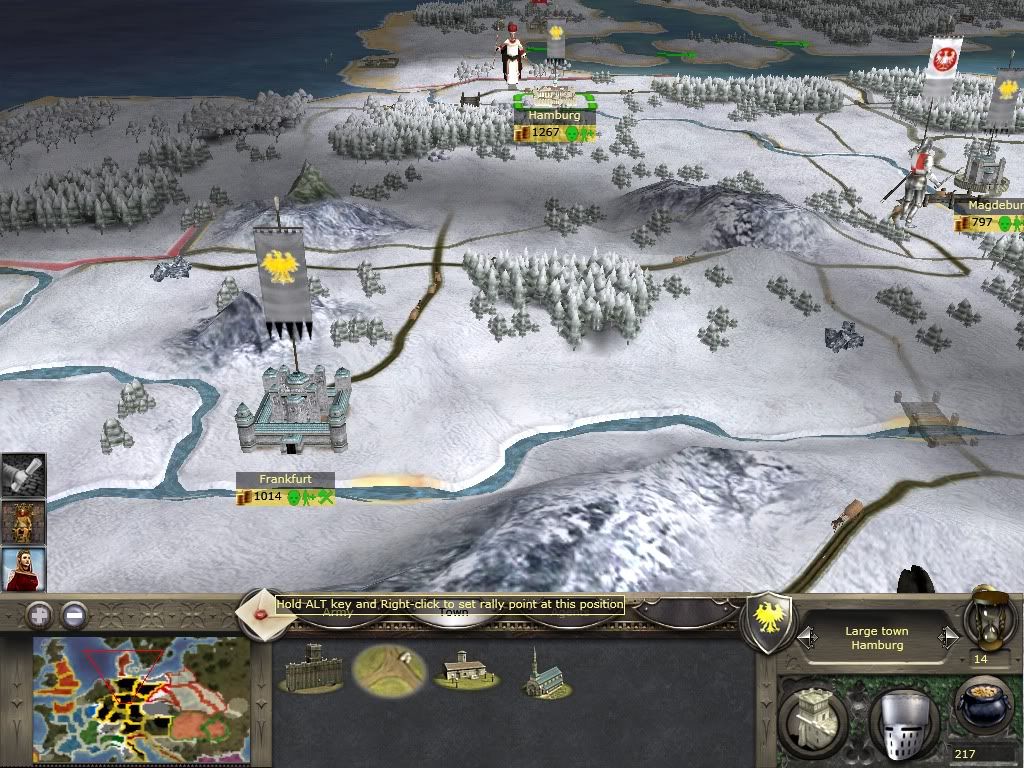Open finances with the gold pot button

tap(985, 707)
